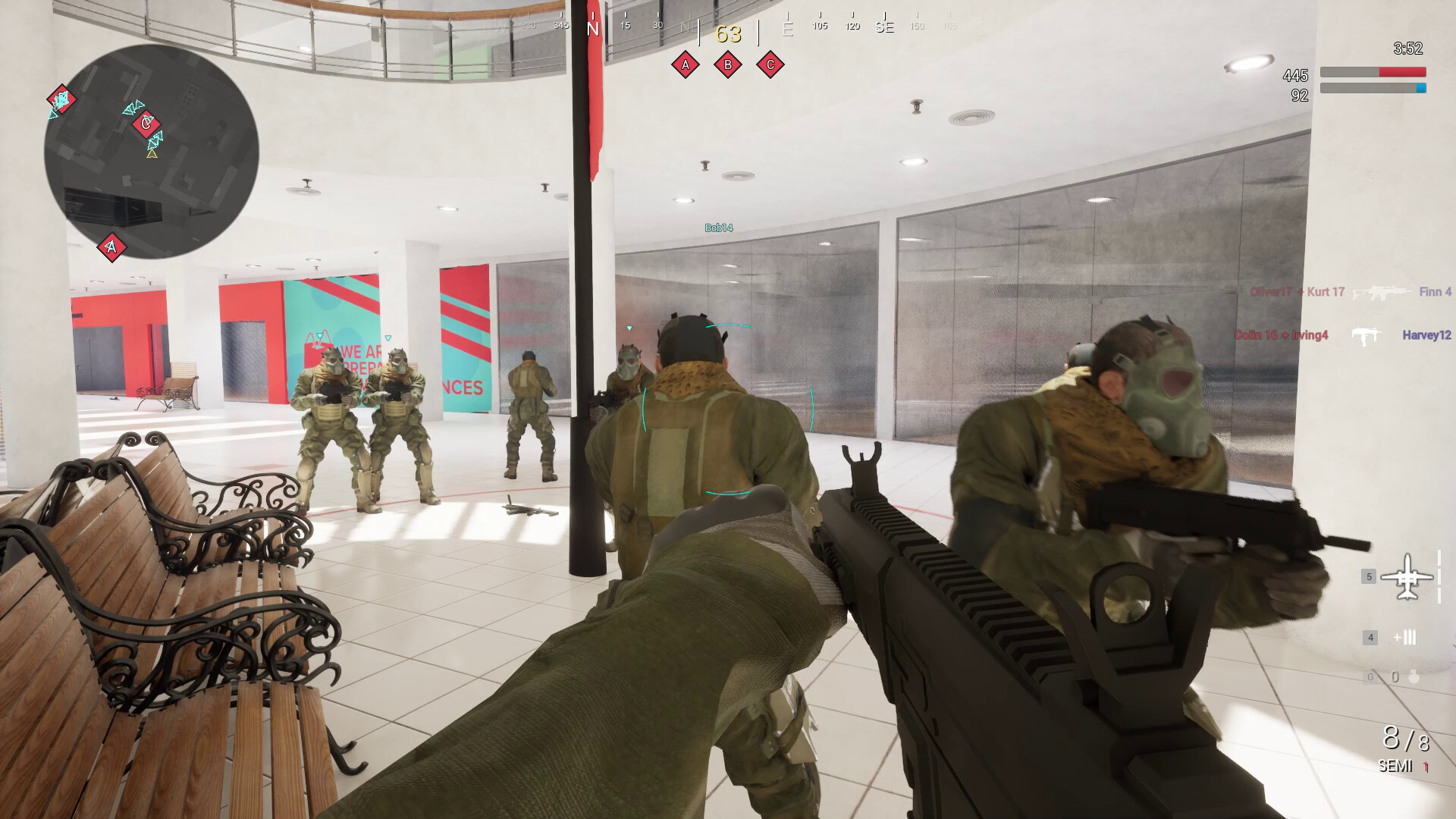The image size is (1456, 819).
Task: Open the C objective marker on the minimap
Action: tap(146, 123)
